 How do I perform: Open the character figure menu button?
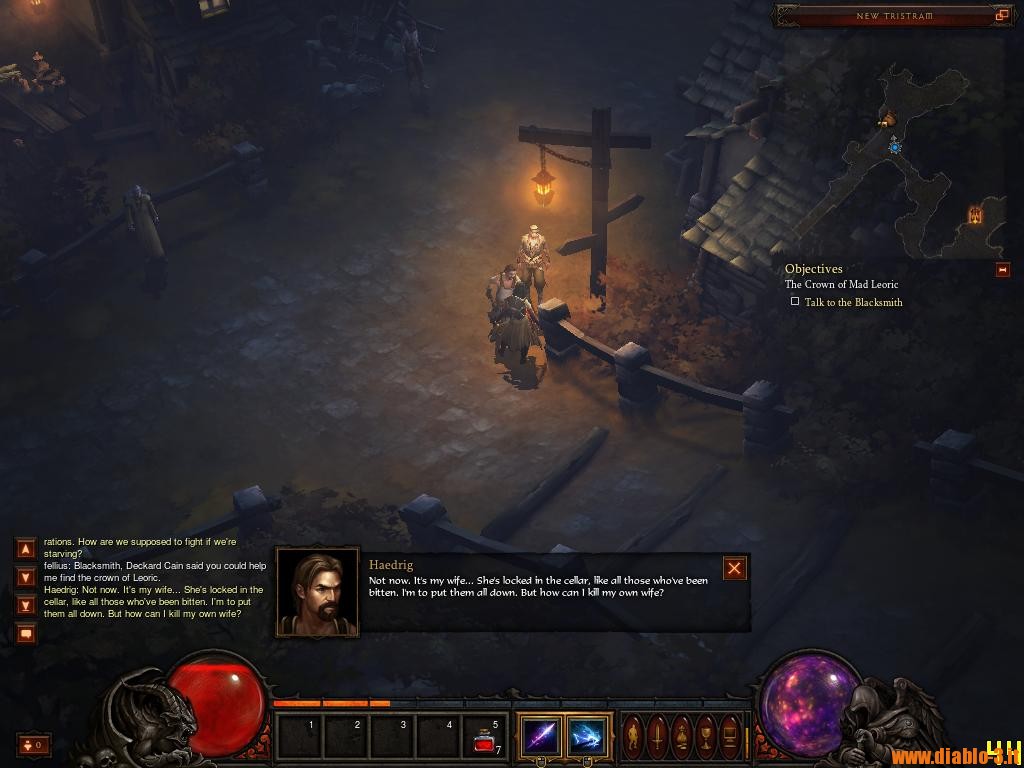coord(634,738)
